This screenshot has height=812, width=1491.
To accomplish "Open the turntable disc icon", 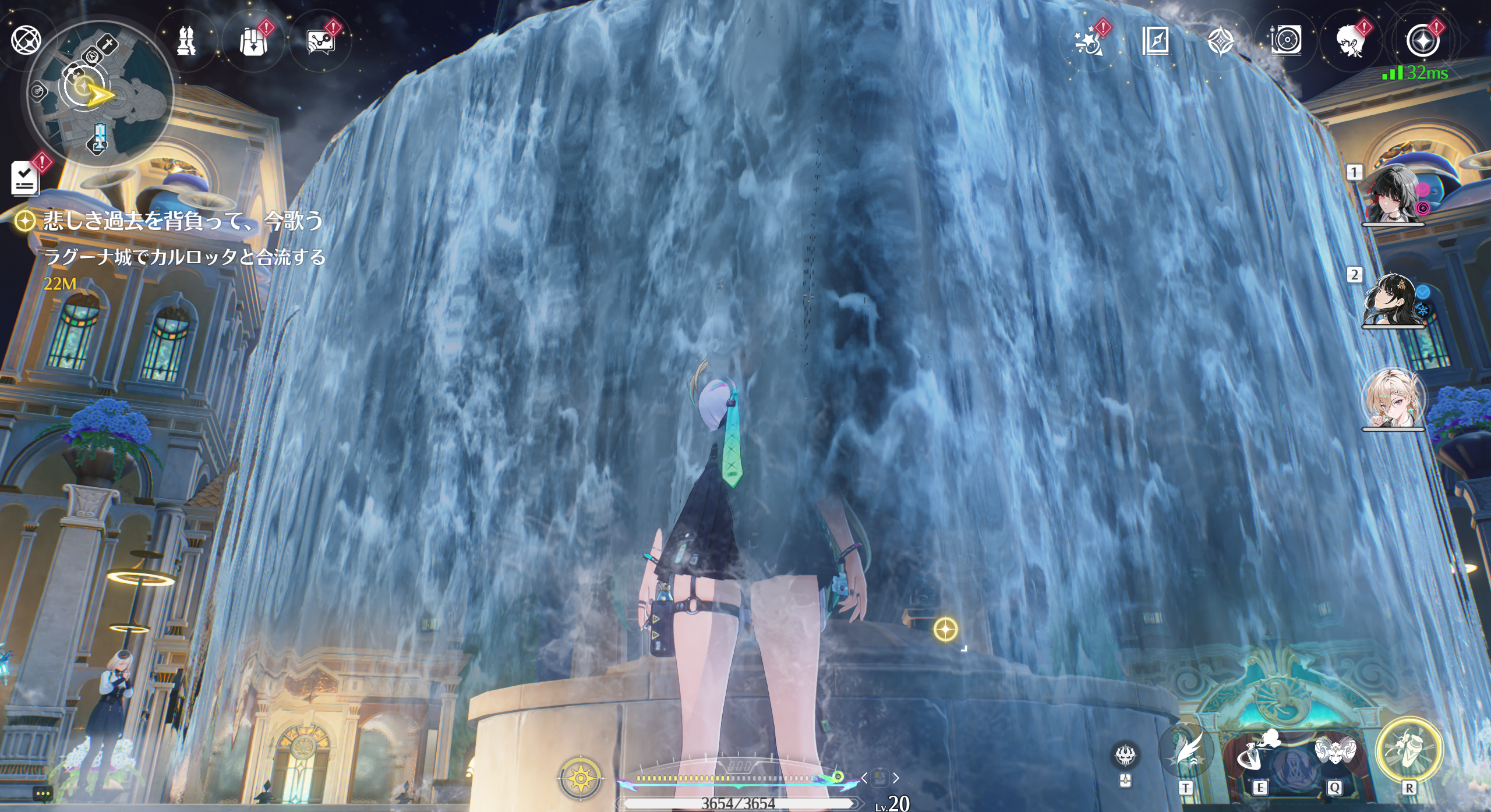I will click(x=1286, y=41).
